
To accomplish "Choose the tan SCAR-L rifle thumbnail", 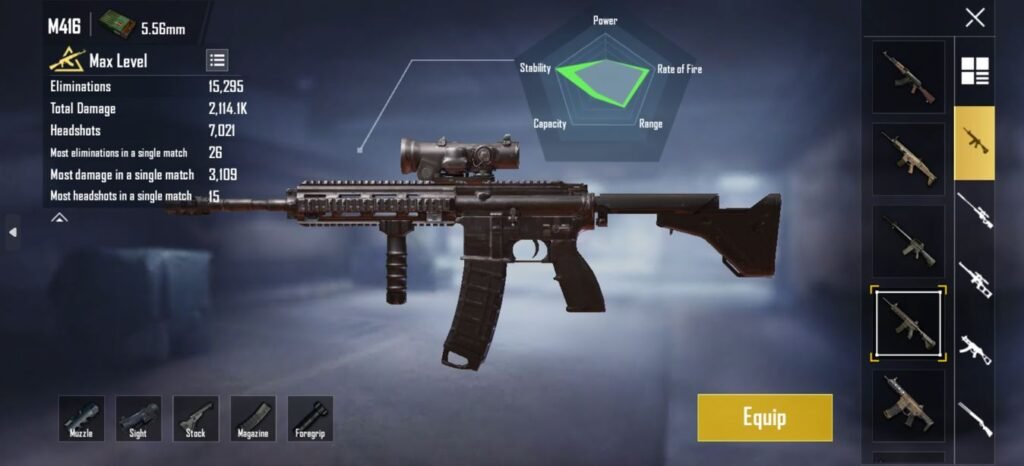I will point(908,159).
